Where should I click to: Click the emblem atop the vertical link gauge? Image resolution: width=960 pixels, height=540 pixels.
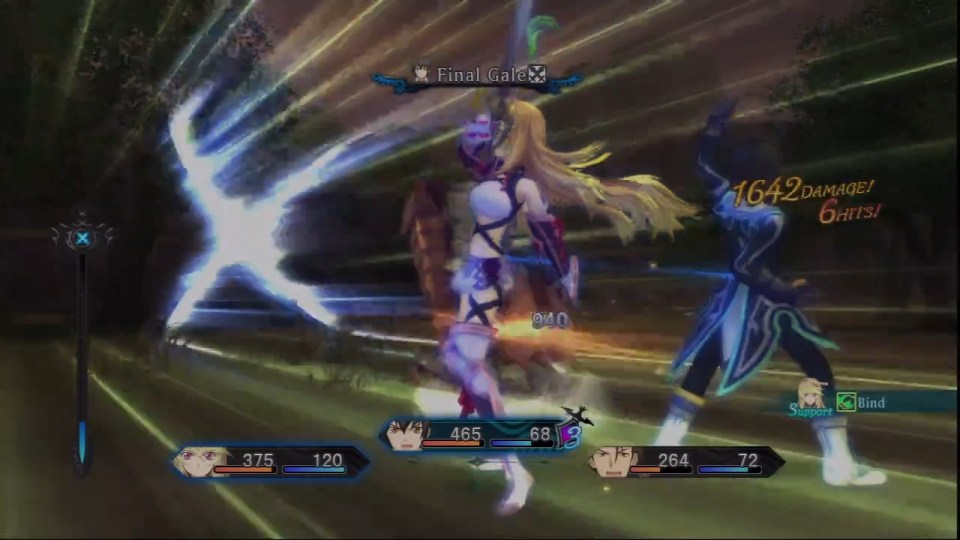[x=83, y=238]
